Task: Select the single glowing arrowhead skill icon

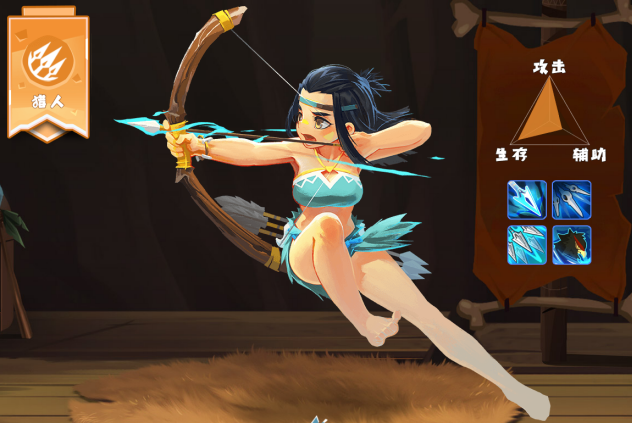Action: (526, 200)
